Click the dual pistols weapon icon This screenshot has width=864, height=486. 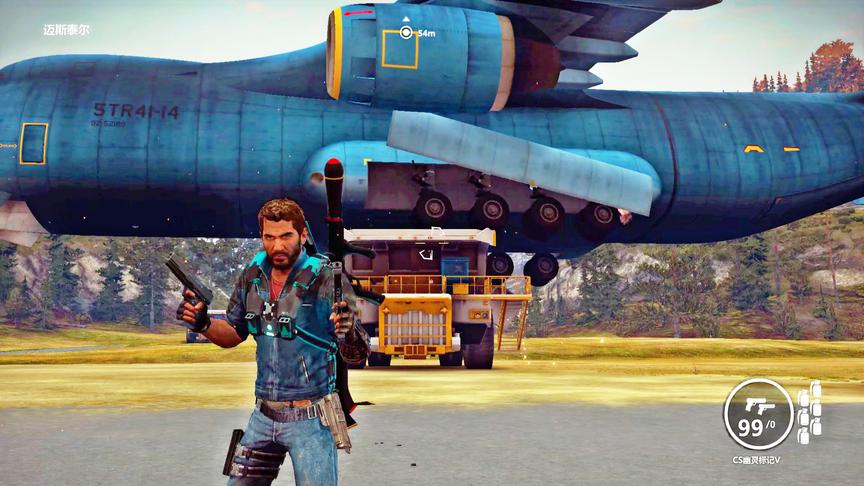(757, 404)
